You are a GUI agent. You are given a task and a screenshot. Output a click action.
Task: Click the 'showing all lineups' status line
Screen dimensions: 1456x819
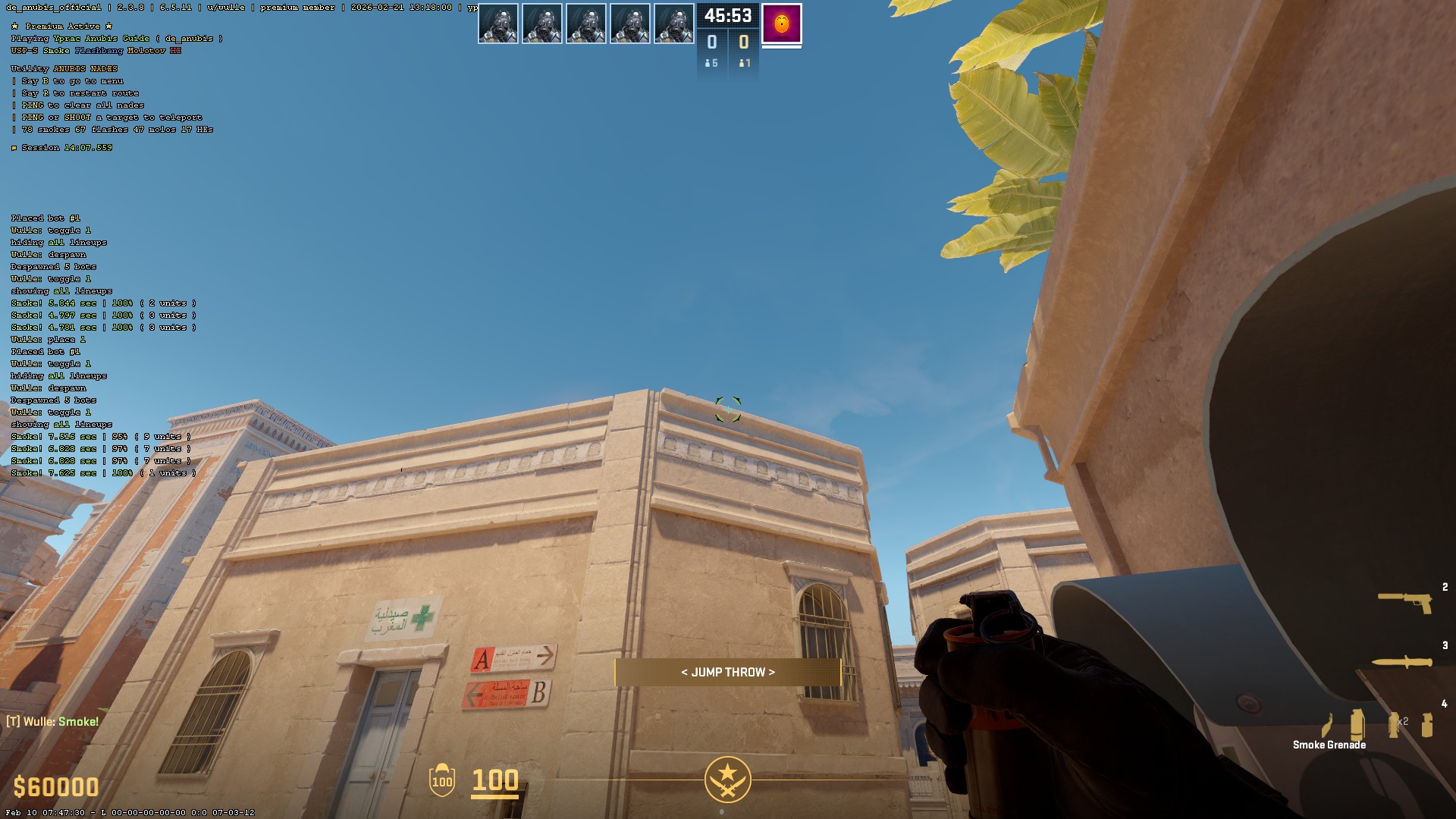(61, 290)
